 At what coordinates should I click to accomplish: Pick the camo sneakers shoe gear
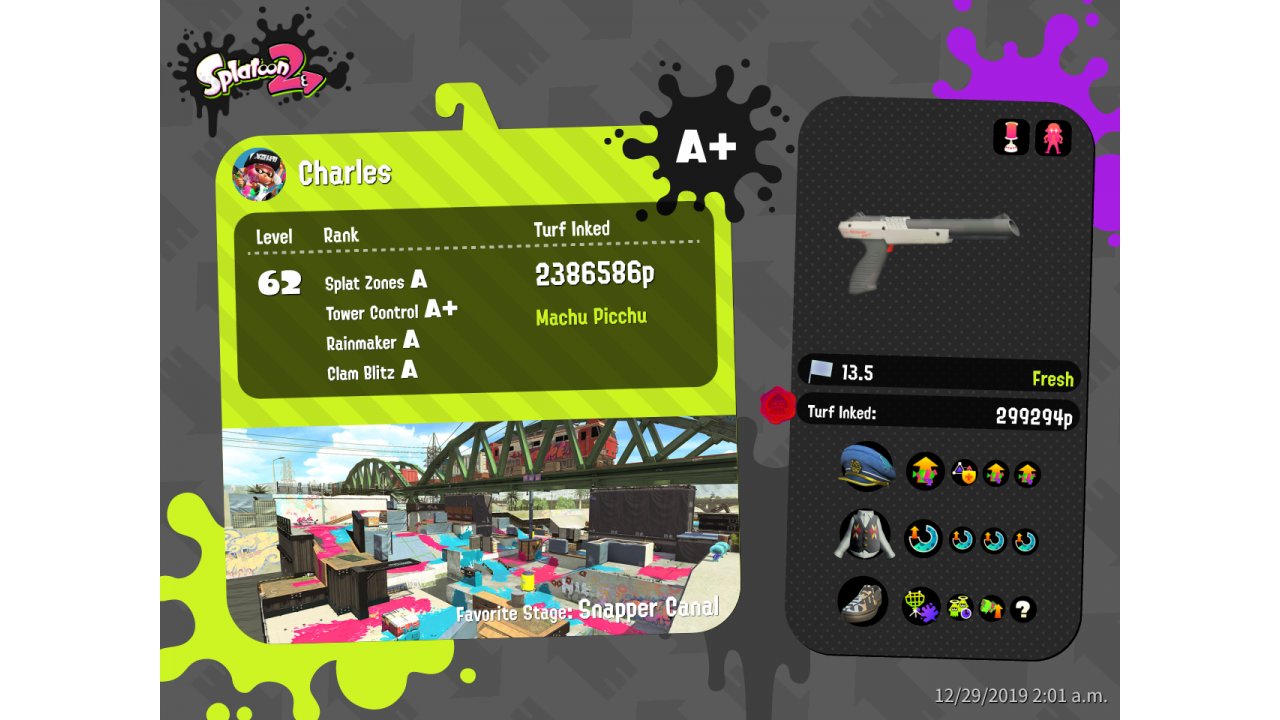tap(862, 602)
